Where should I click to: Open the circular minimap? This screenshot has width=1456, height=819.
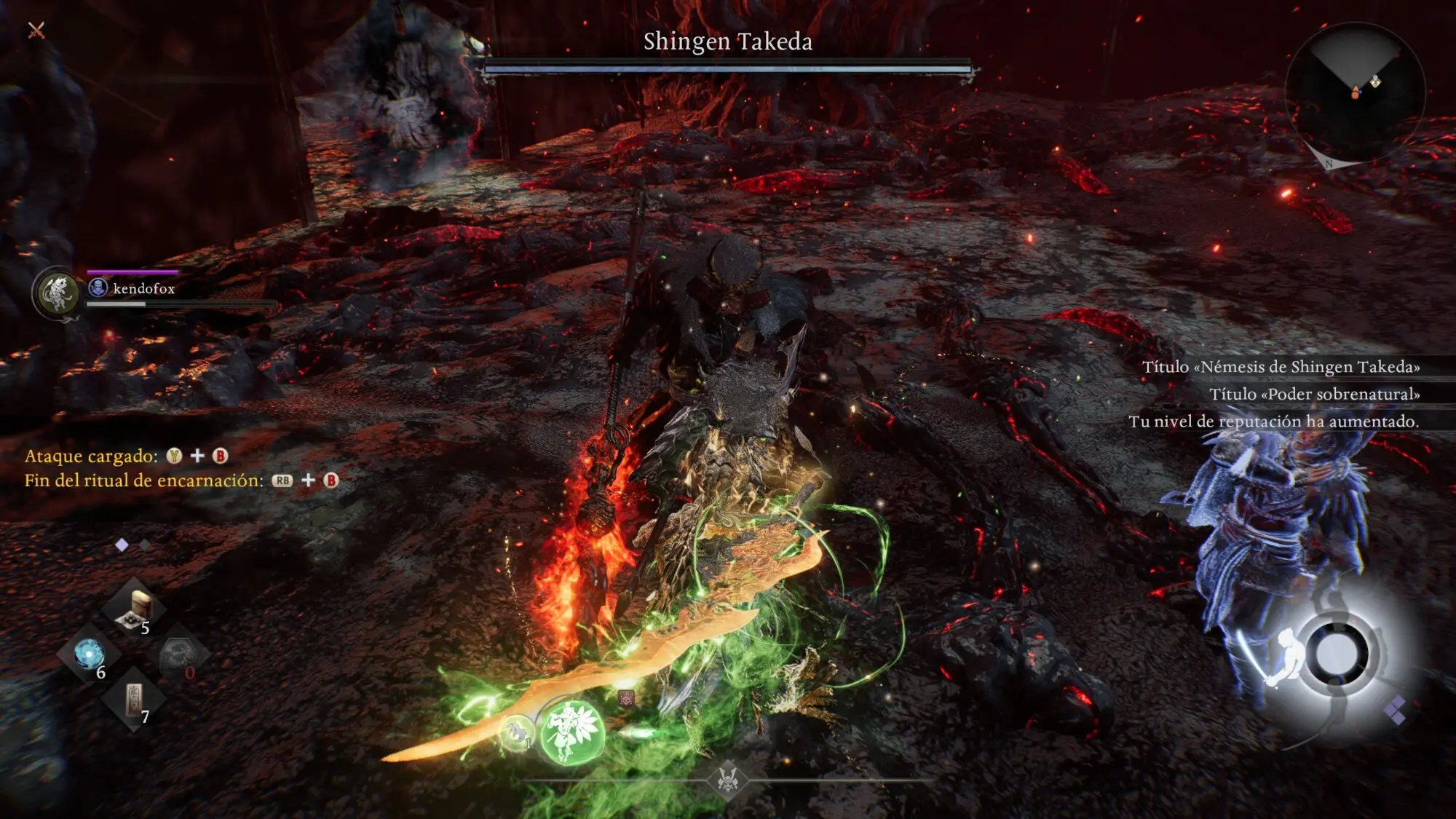1355,92
